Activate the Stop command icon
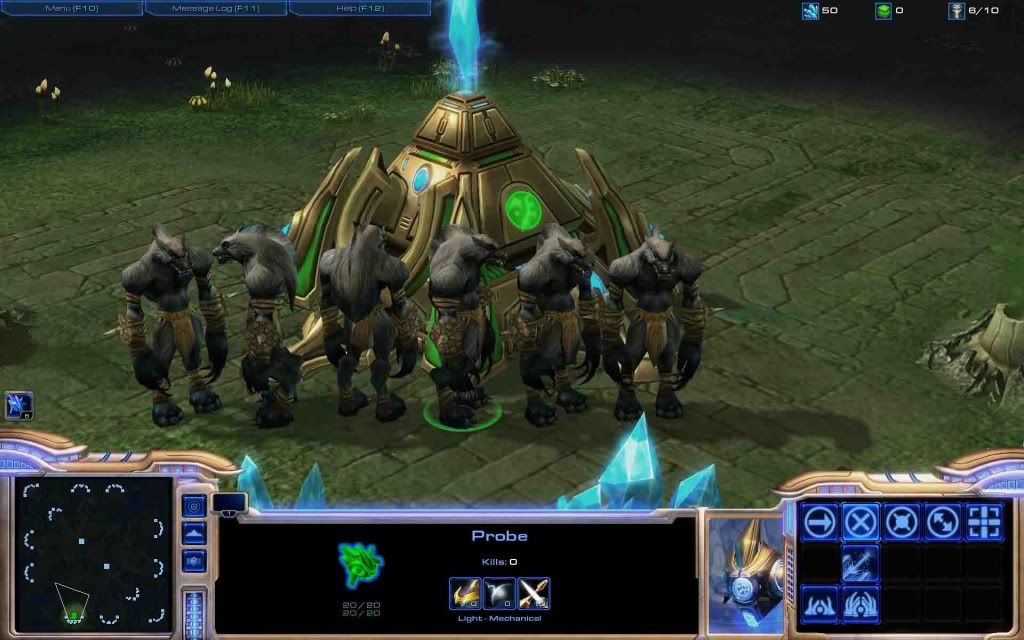 pyautogui.click(x=861, y=521)
